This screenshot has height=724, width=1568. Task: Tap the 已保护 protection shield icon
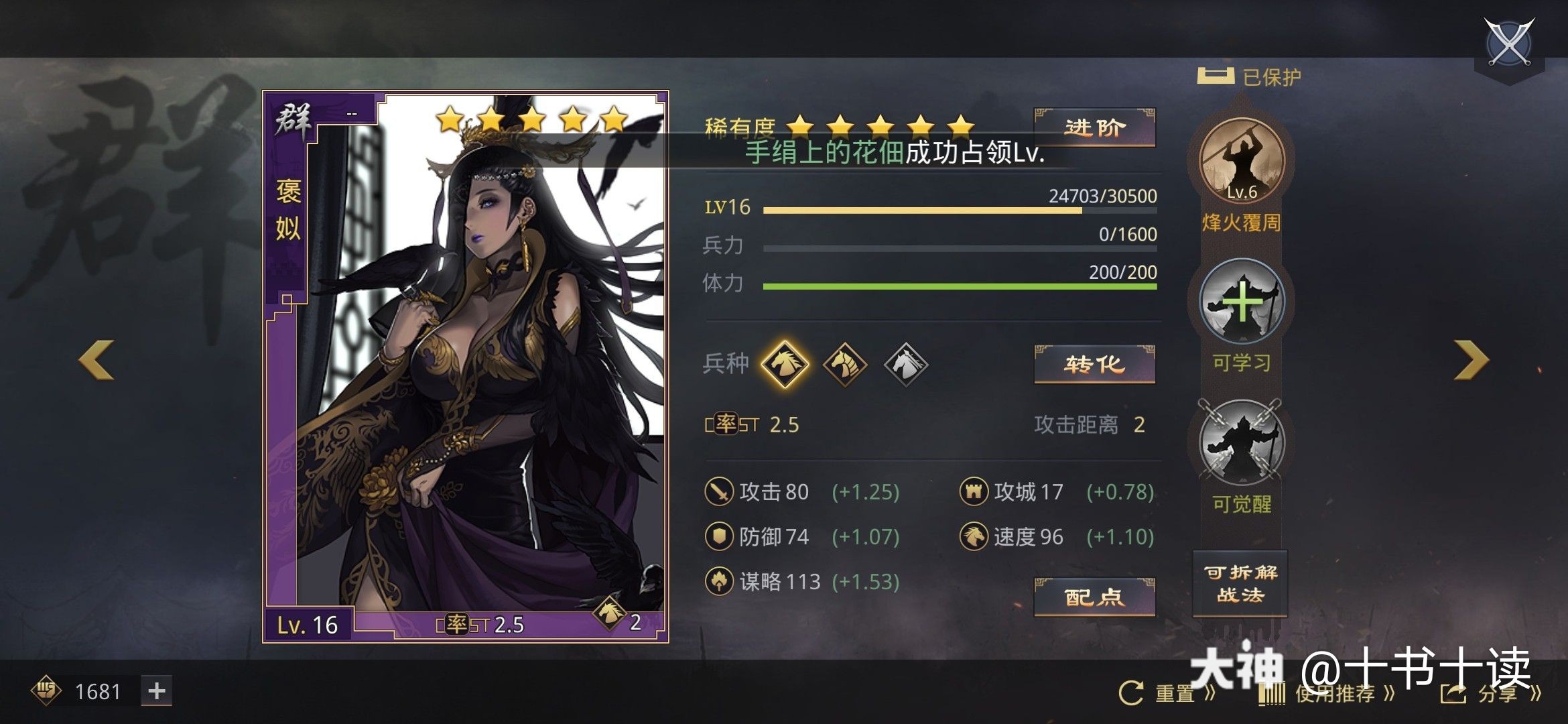pos(1216,76)
